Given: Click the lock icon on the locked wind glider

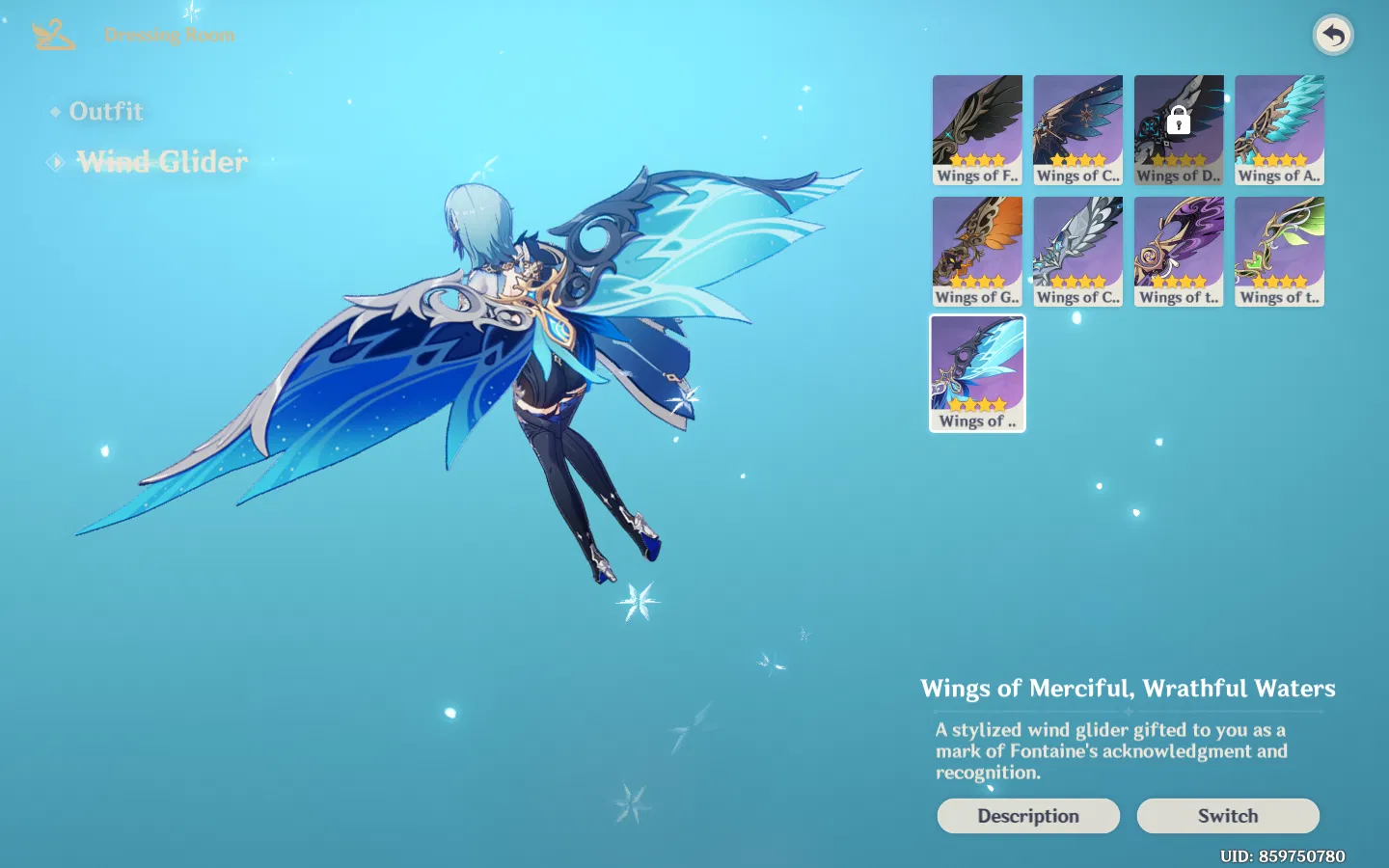Looking at the screenshot, I should [1179, 121].
